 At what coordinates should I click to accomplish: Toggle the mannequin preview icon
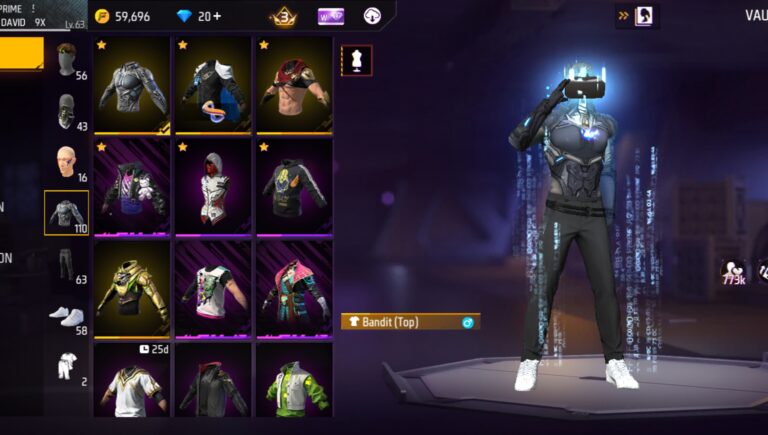point(357,61)
